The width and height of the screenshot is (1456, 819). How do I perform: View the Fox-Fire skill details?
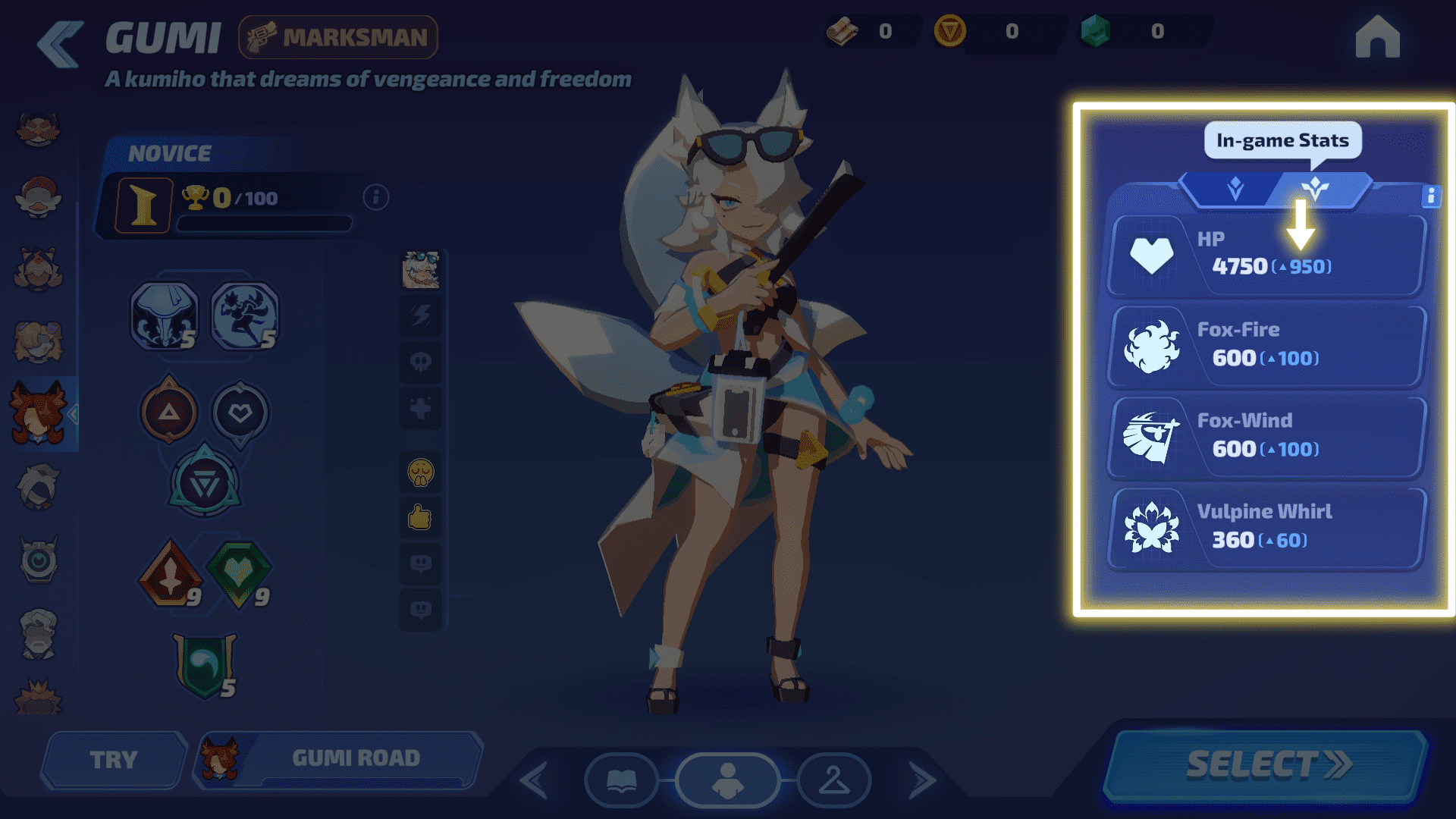tap(1265, 346)
